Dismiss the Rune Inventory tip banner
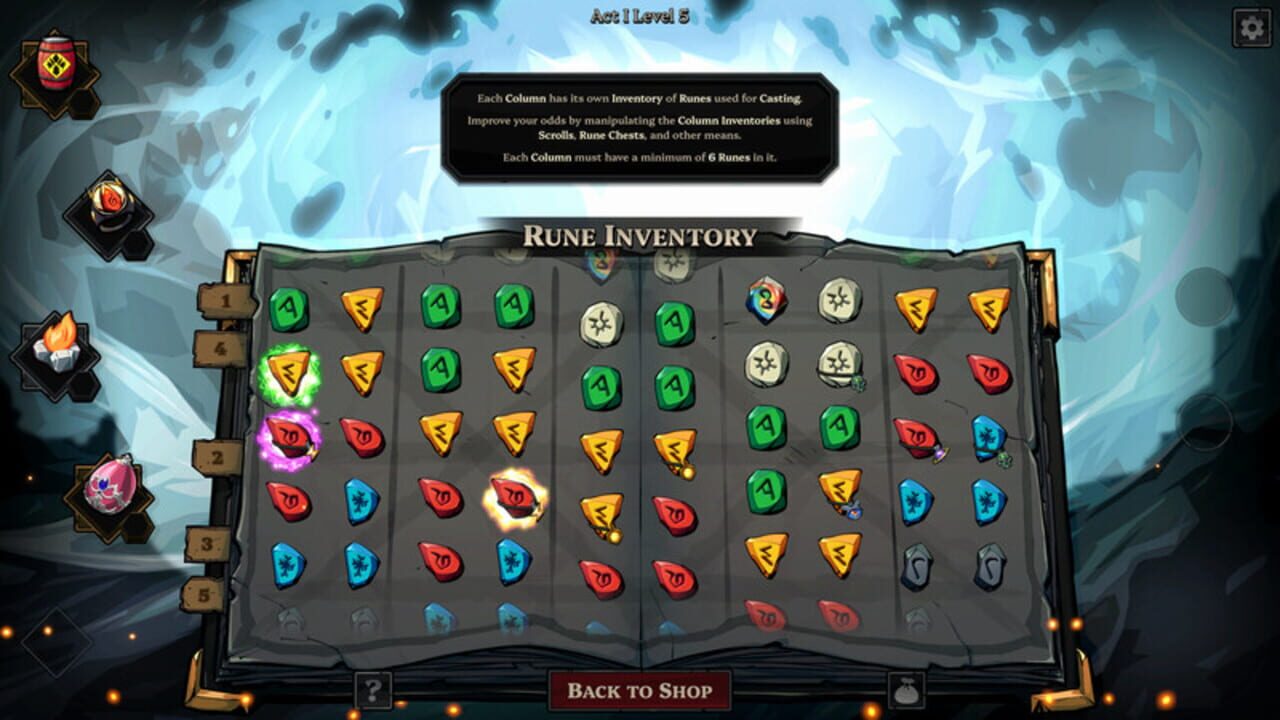Screen dimensions: 1280x720 pos(640,125)
